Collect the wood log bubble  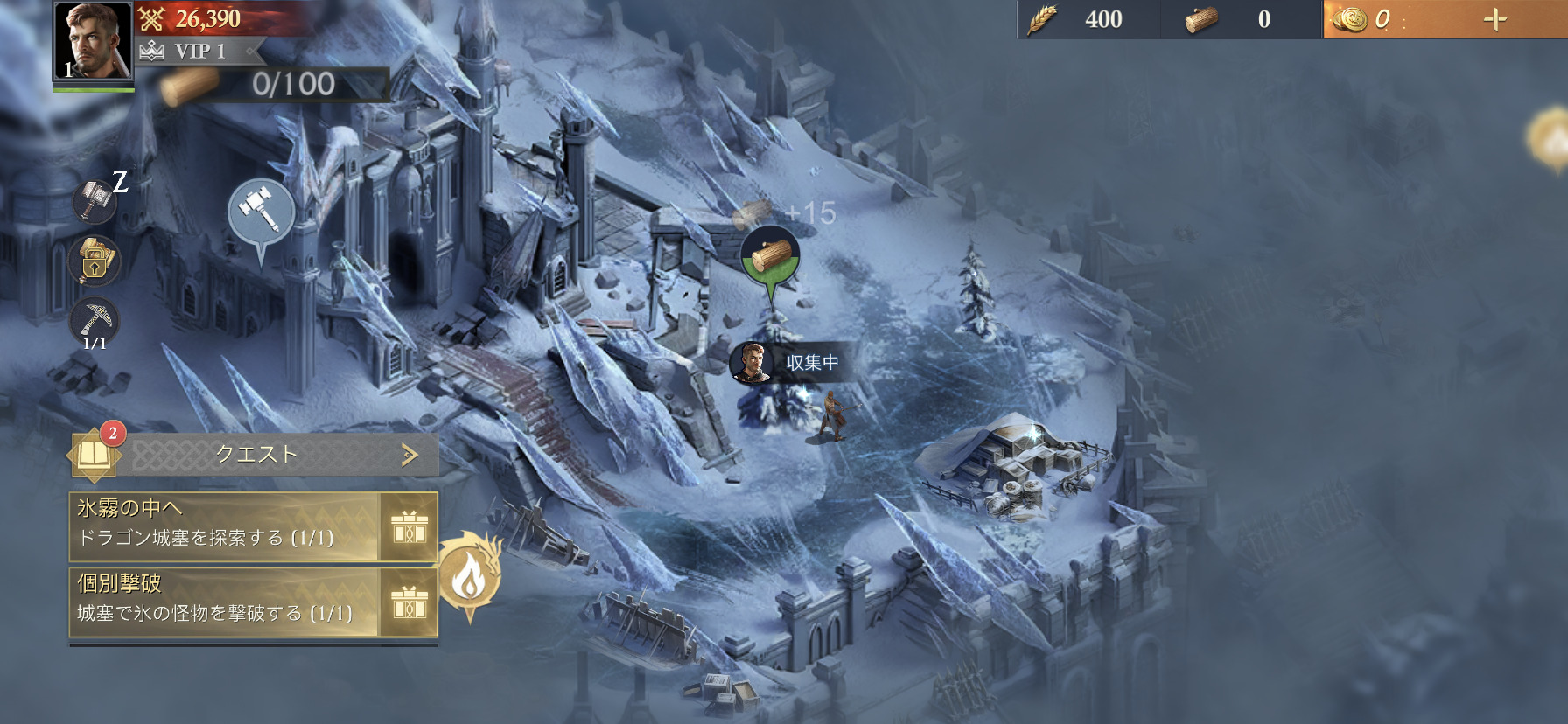770,255
